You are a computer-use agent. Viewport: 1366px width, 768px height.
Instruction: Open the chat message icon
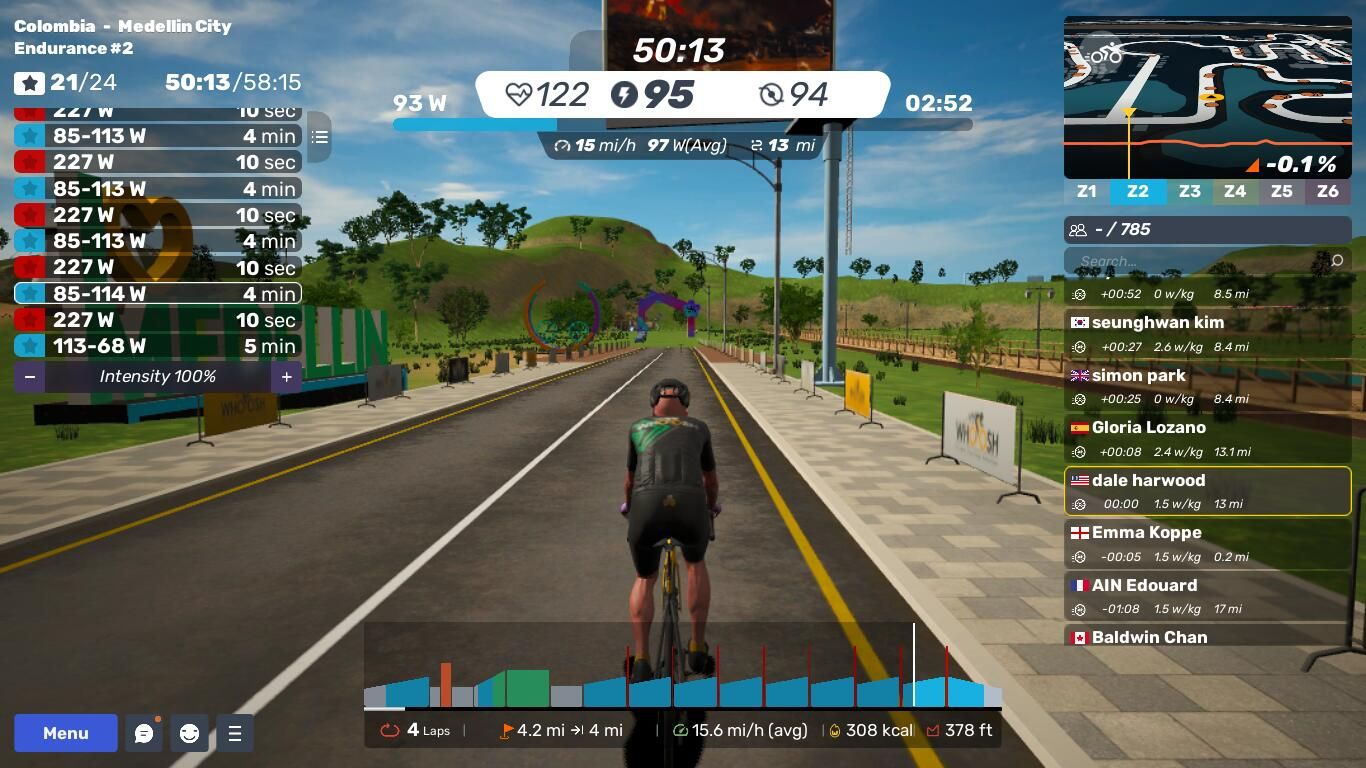click(x=144, y=733)
